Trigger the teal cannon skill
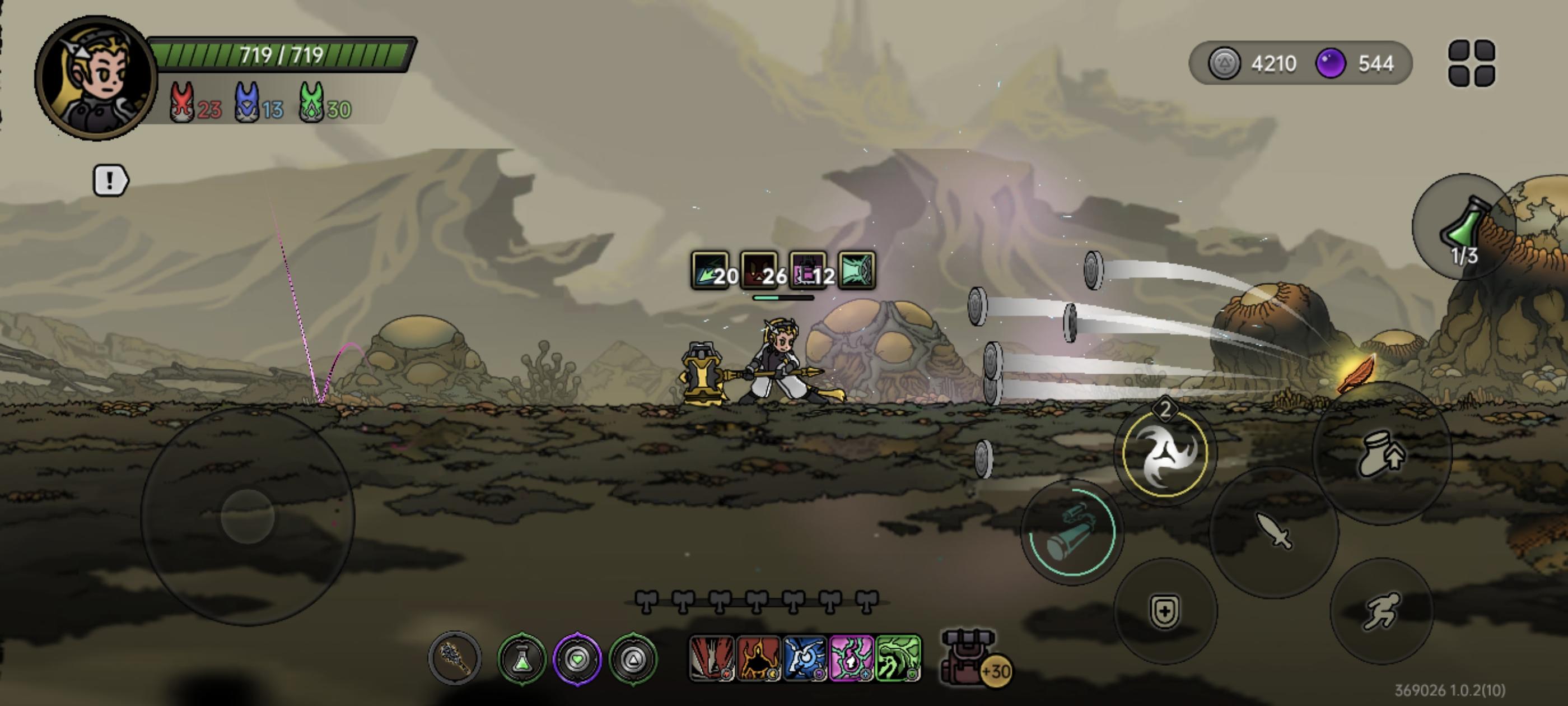Screen dimensions: 1568x706 1072,531
